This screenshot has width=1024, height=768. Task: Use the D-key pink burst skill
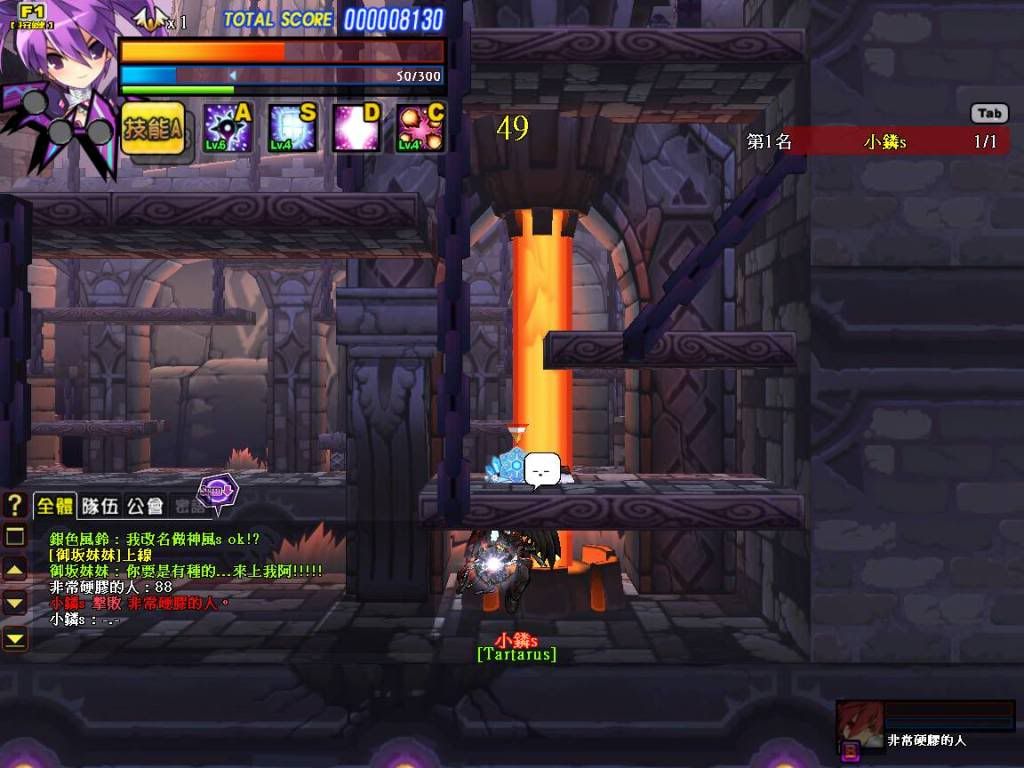(x=356, y=128)
